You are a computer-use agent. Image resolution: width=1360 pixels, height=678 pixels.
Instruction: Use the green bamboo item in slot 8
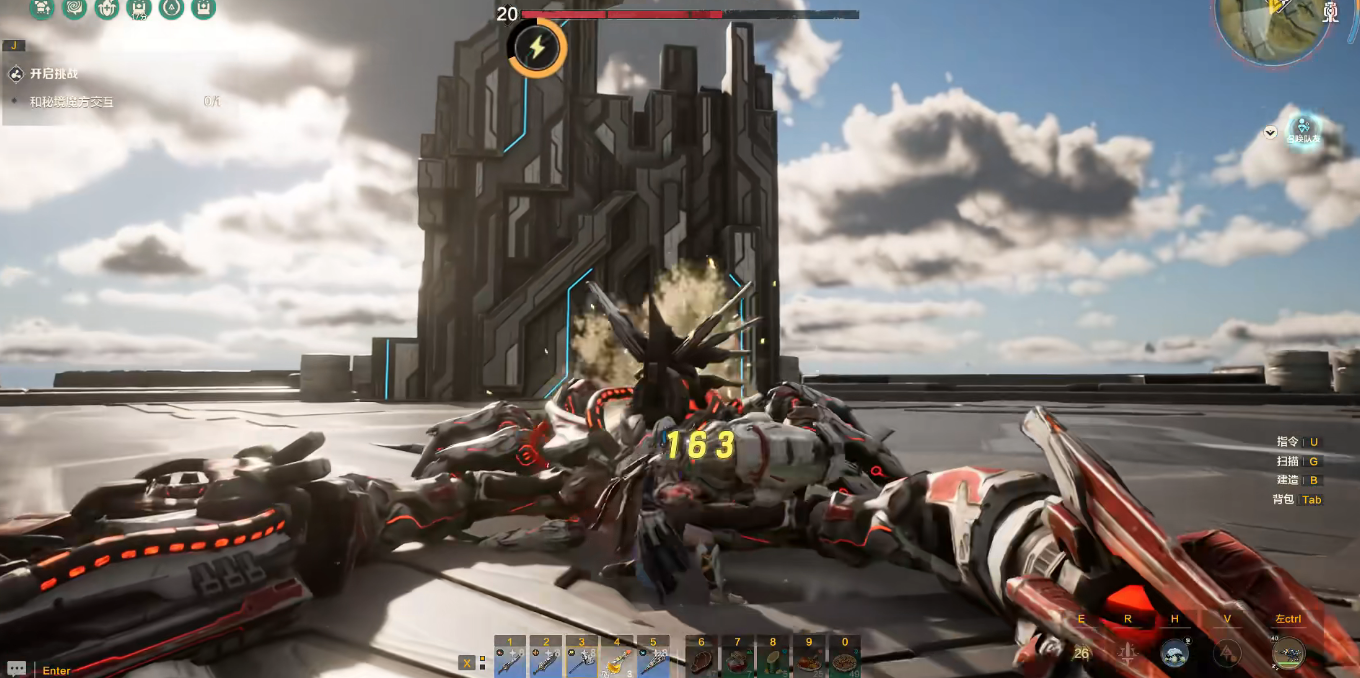(774, 660)
